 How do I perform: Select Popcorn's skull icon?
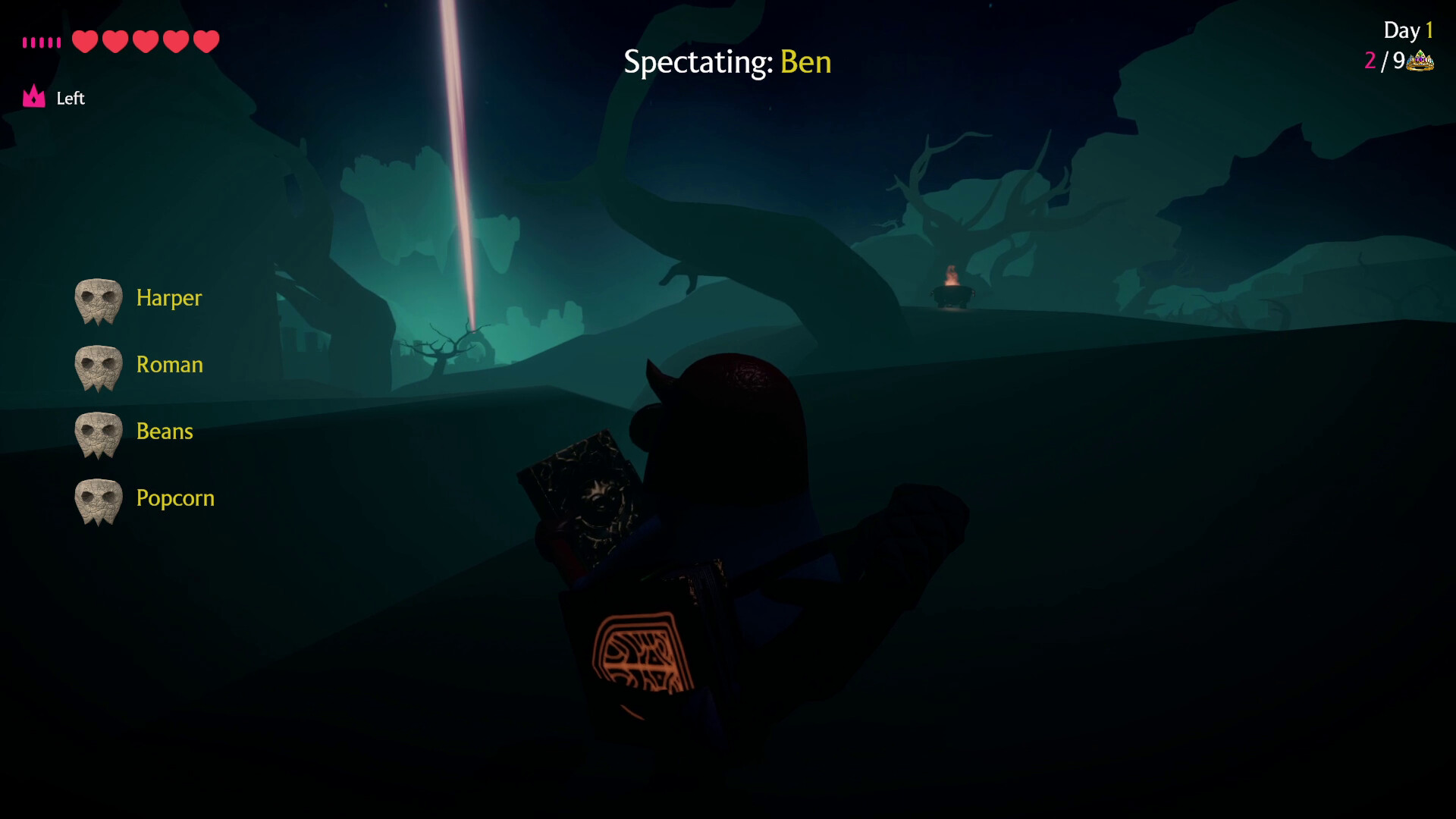tap(99, 500)
